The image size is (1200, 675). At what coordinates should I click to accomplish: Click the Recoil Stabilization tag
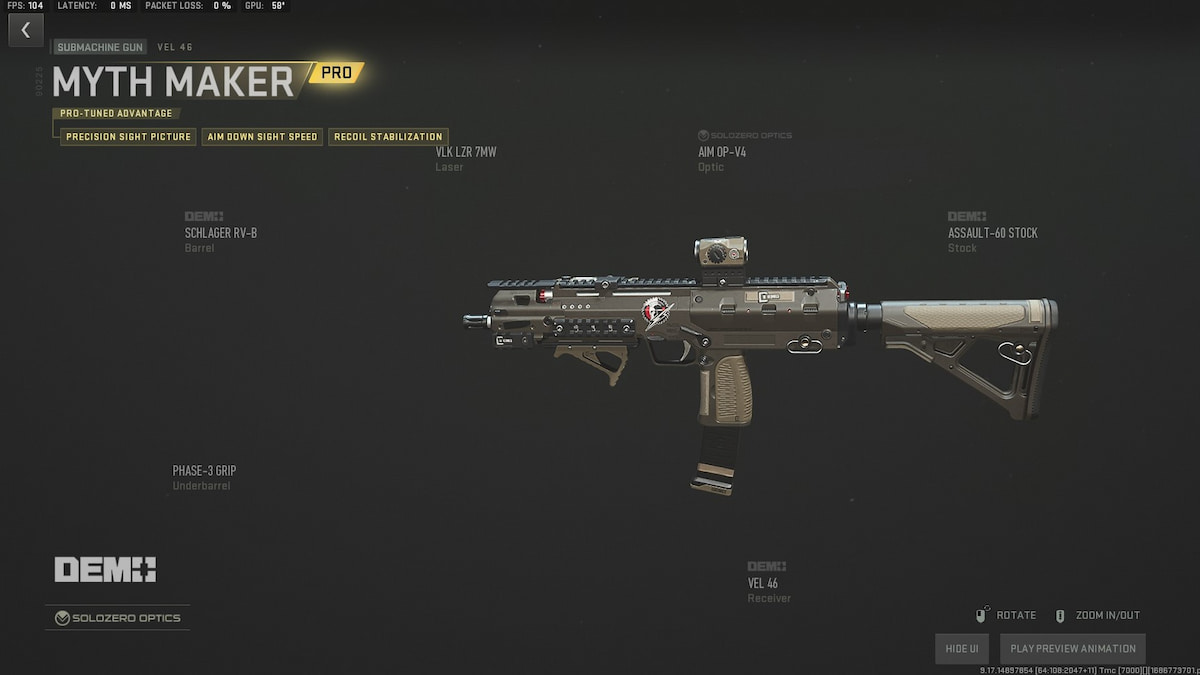coord(388,137)
